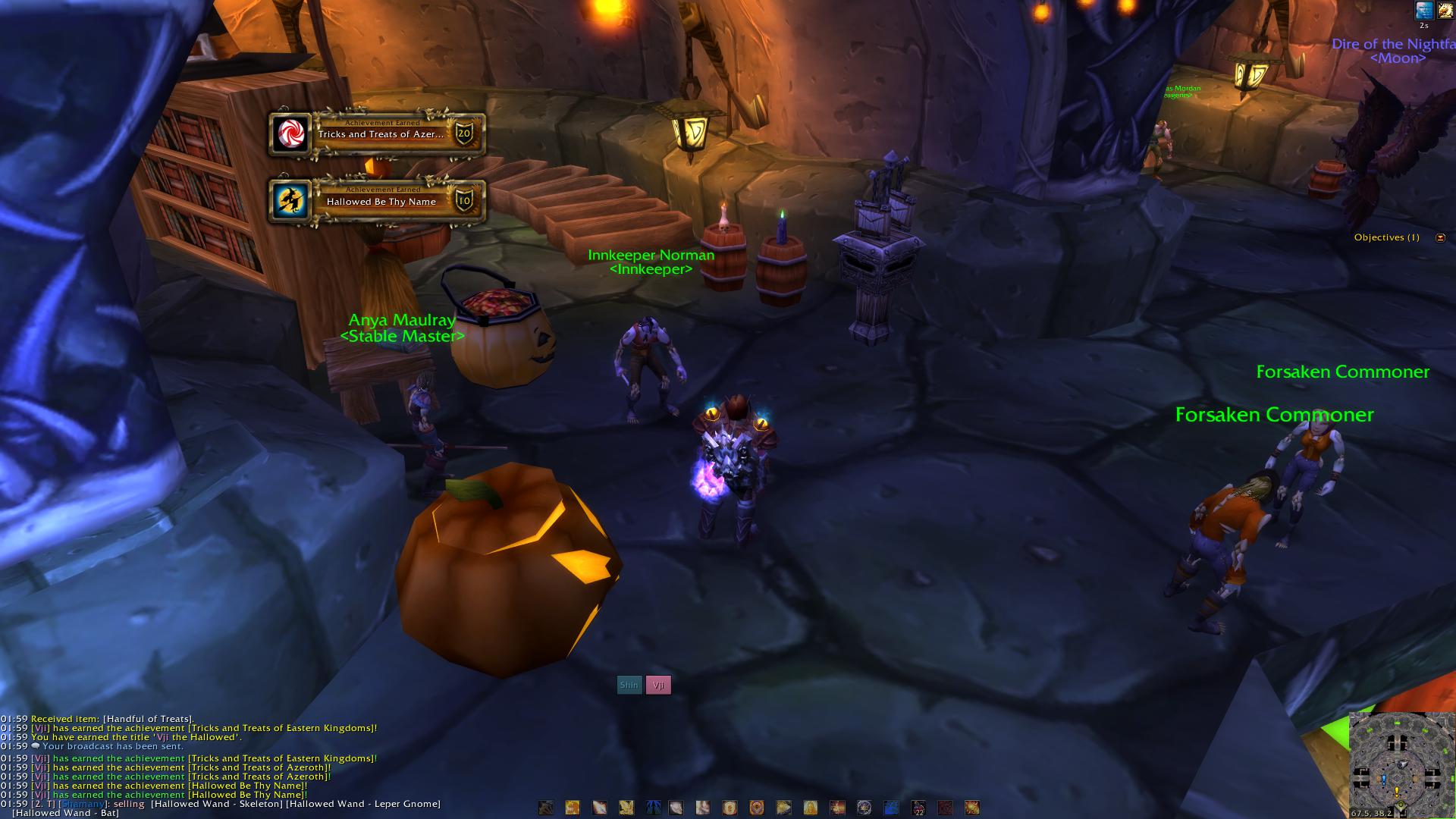
Task: Click the blue buff icon with 2s timer
Action: point(1424,10)
